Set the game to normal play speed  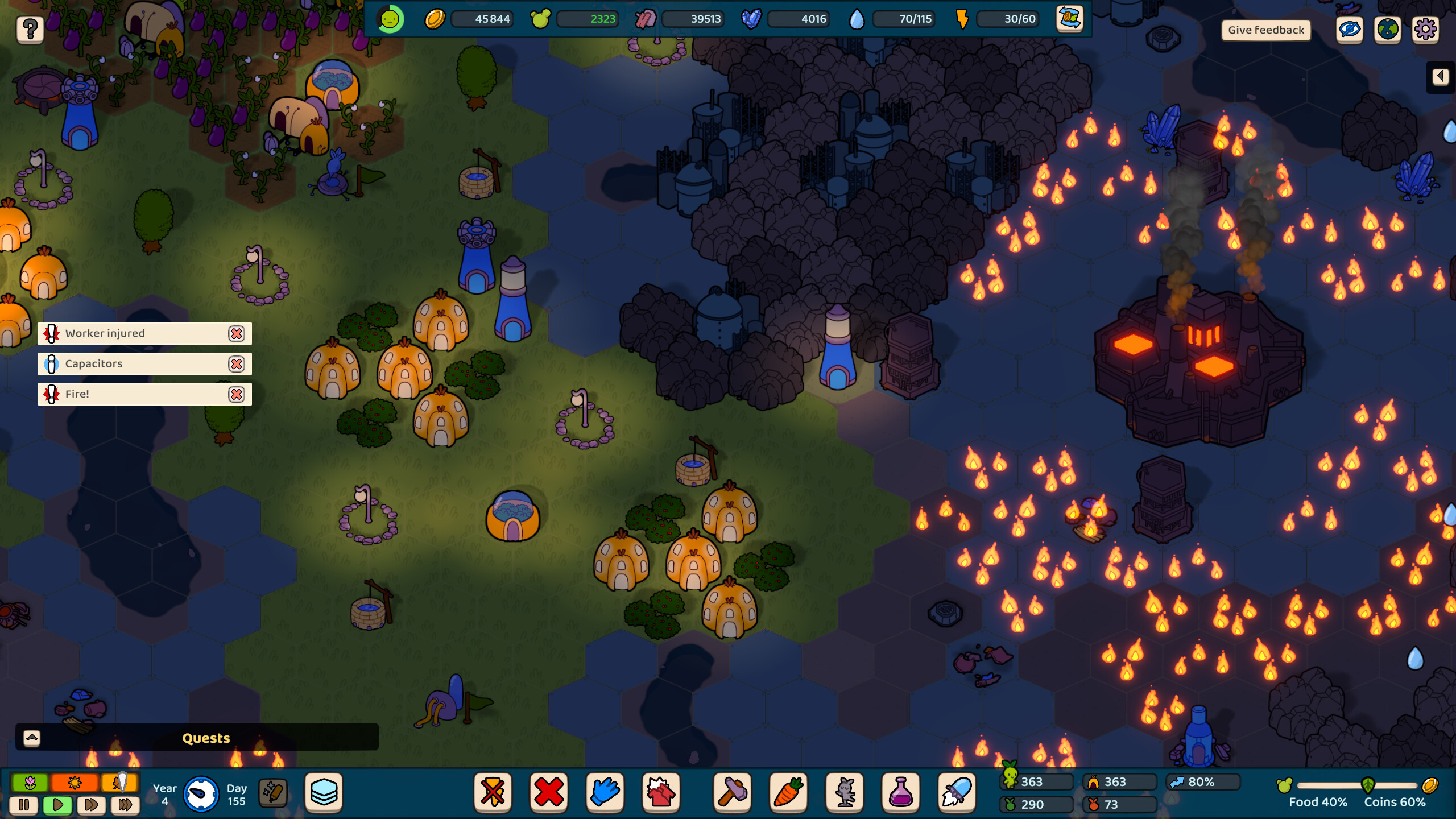(x=57, y=805)
